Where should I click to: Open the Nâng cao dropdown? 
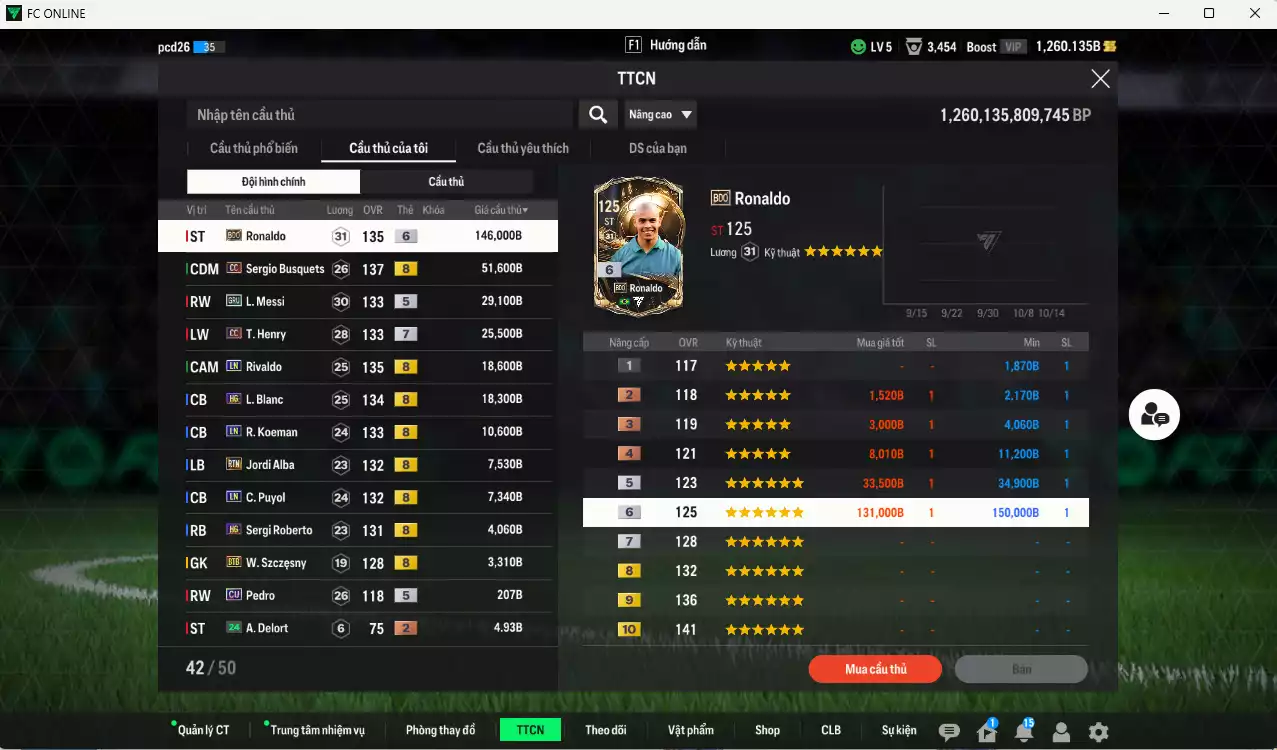click(660, 115)
